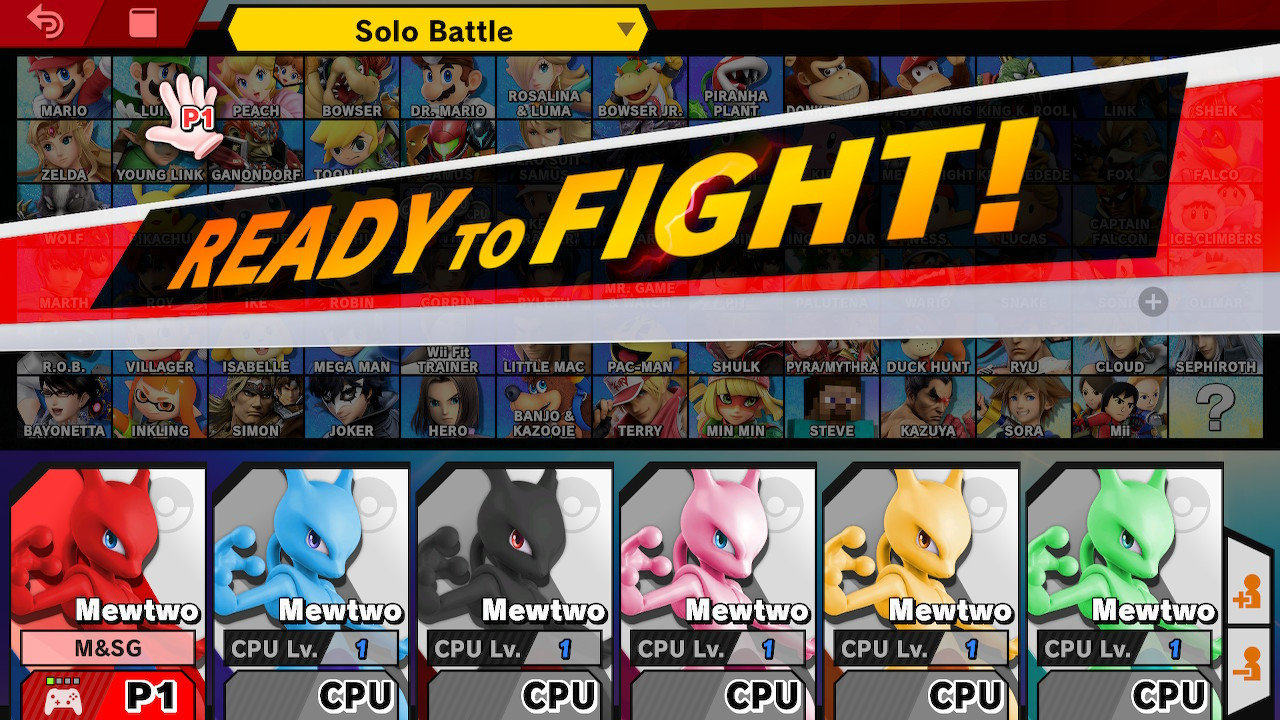Open the Solo Battle mode dropdown
1280x720 pixels.
(x=435, y=31)
